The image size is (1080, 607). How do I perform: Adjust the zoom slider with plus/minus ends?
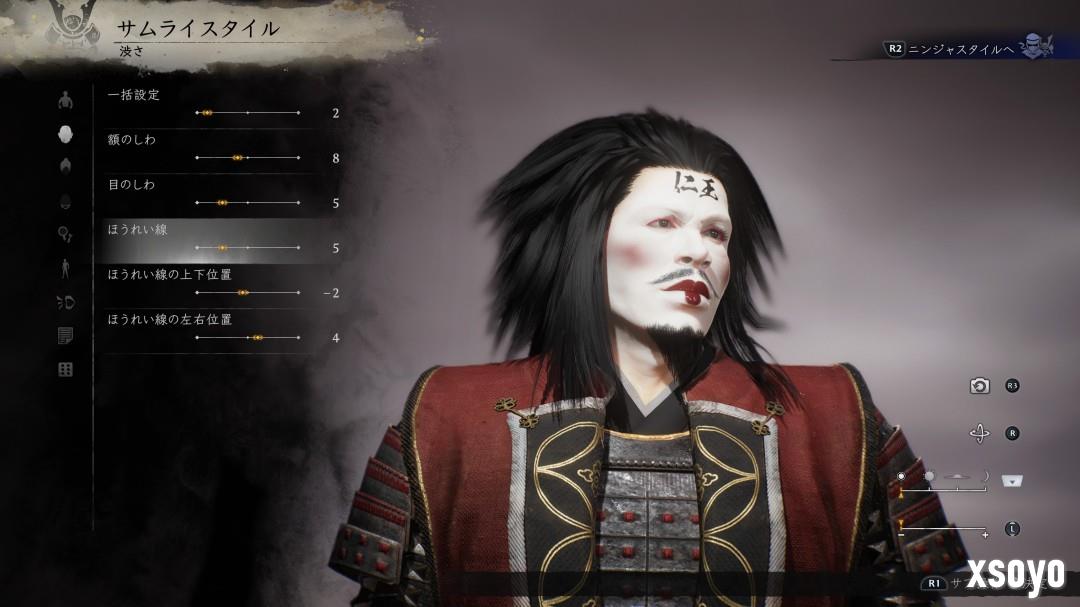point(944,529)
